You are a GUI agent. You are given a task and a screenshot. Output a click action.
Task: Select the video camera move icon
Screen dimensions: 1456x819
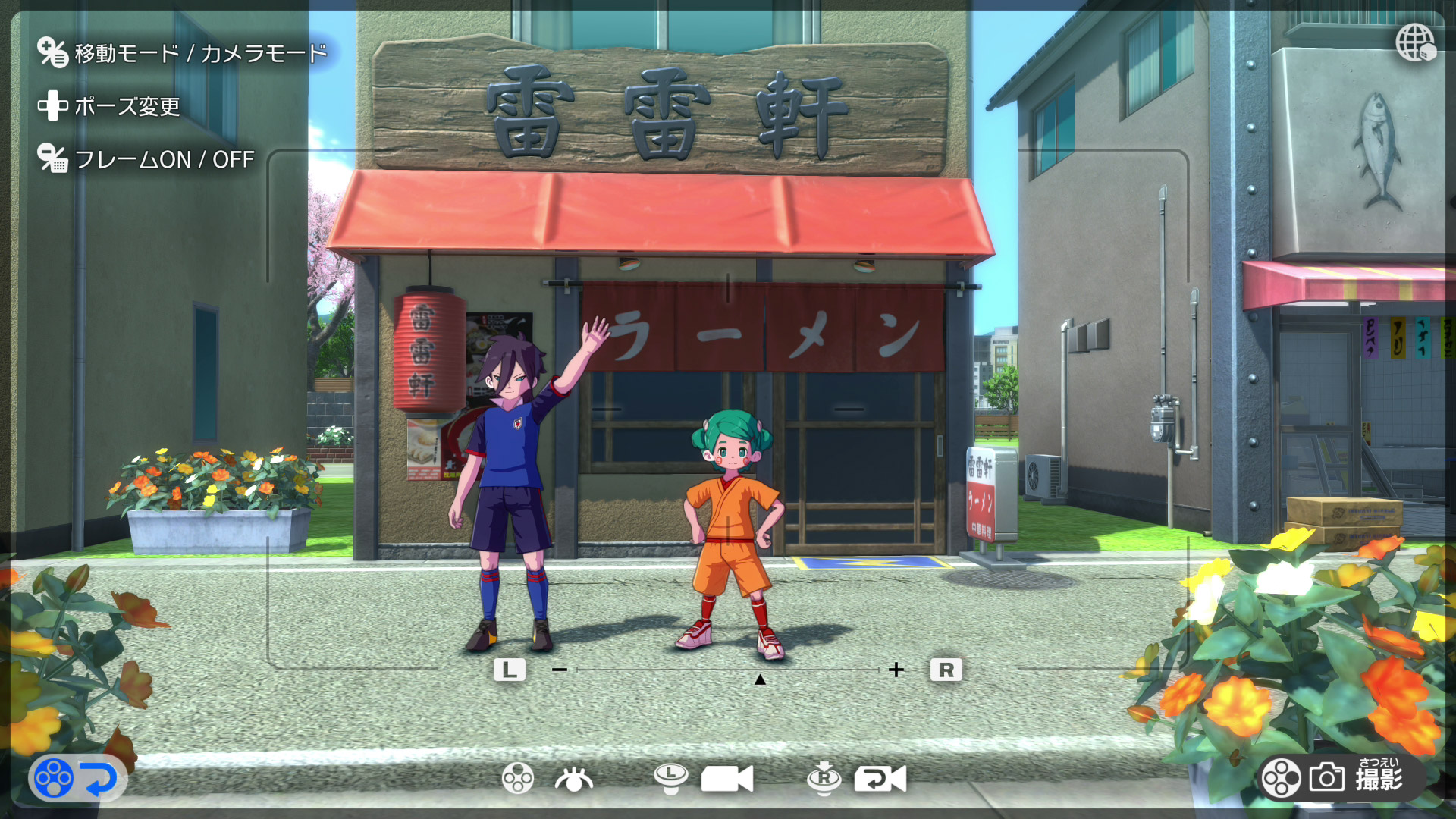click(726, 779)
